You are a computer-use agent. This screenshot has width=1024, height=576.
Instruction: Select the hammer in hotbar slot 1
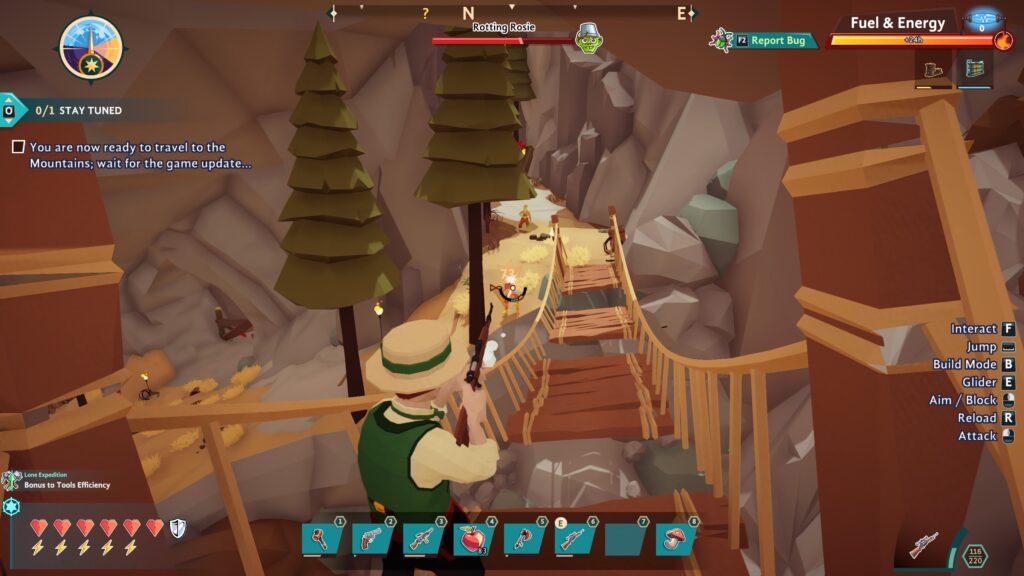tap(322, 539)
